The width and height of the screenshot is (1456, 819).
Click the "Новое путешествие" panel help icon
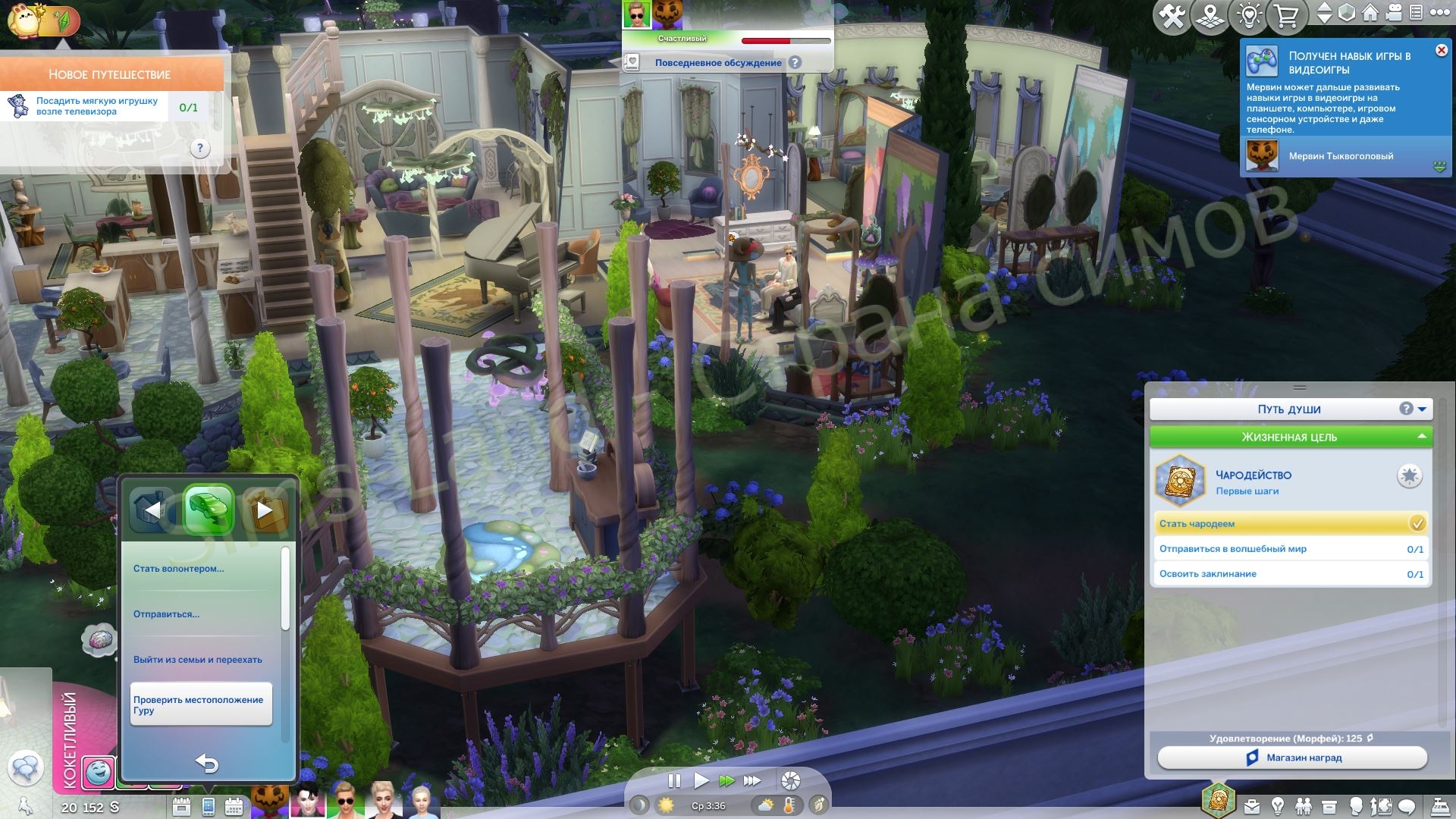click(199, 149)
